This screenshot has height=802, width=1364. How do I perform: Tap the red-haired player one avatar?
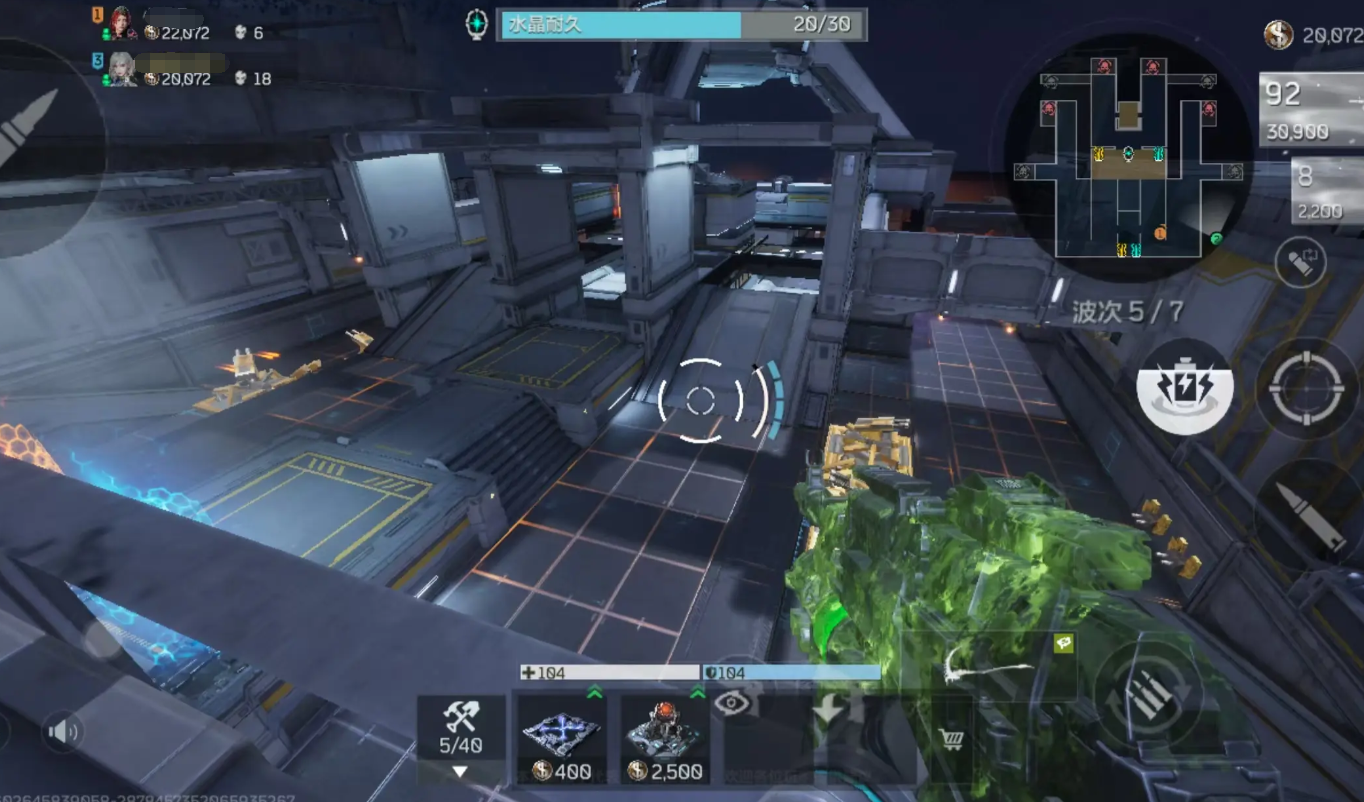point(122,24)
